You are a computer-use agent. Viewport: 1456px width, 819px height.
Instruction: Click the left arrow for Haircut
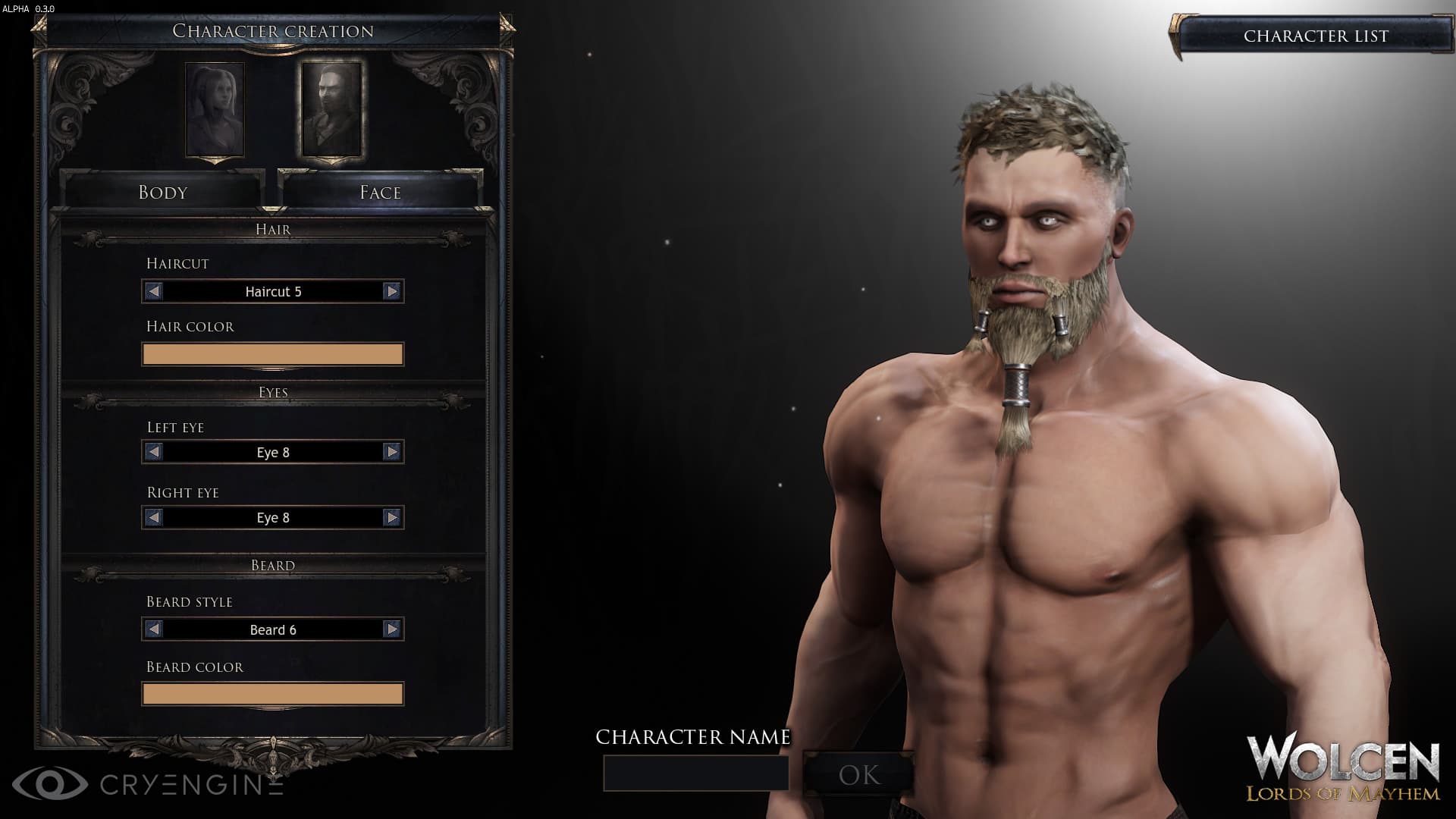[x=152, y=291]
